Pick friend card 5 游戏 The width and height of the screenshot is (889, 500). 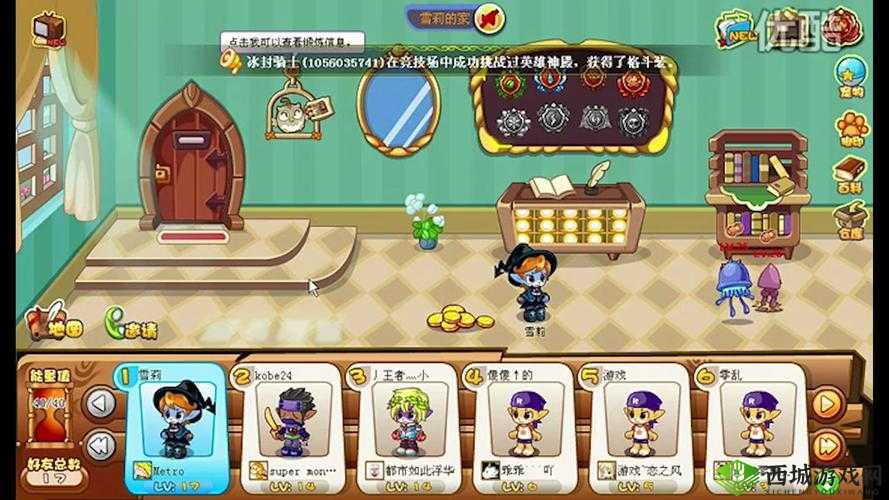point(632,423)
